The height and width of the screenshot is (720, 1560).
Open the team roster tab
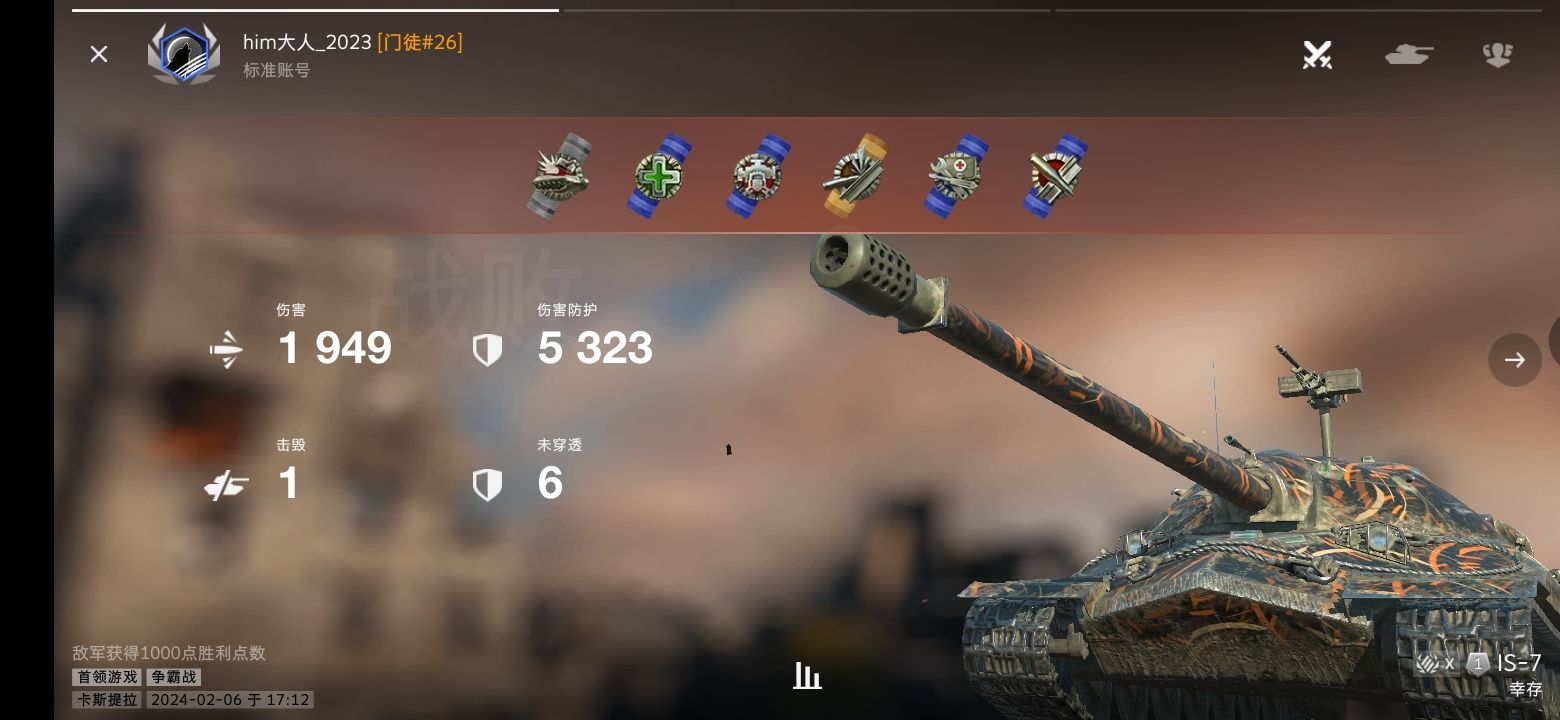tap(1497, 54)
